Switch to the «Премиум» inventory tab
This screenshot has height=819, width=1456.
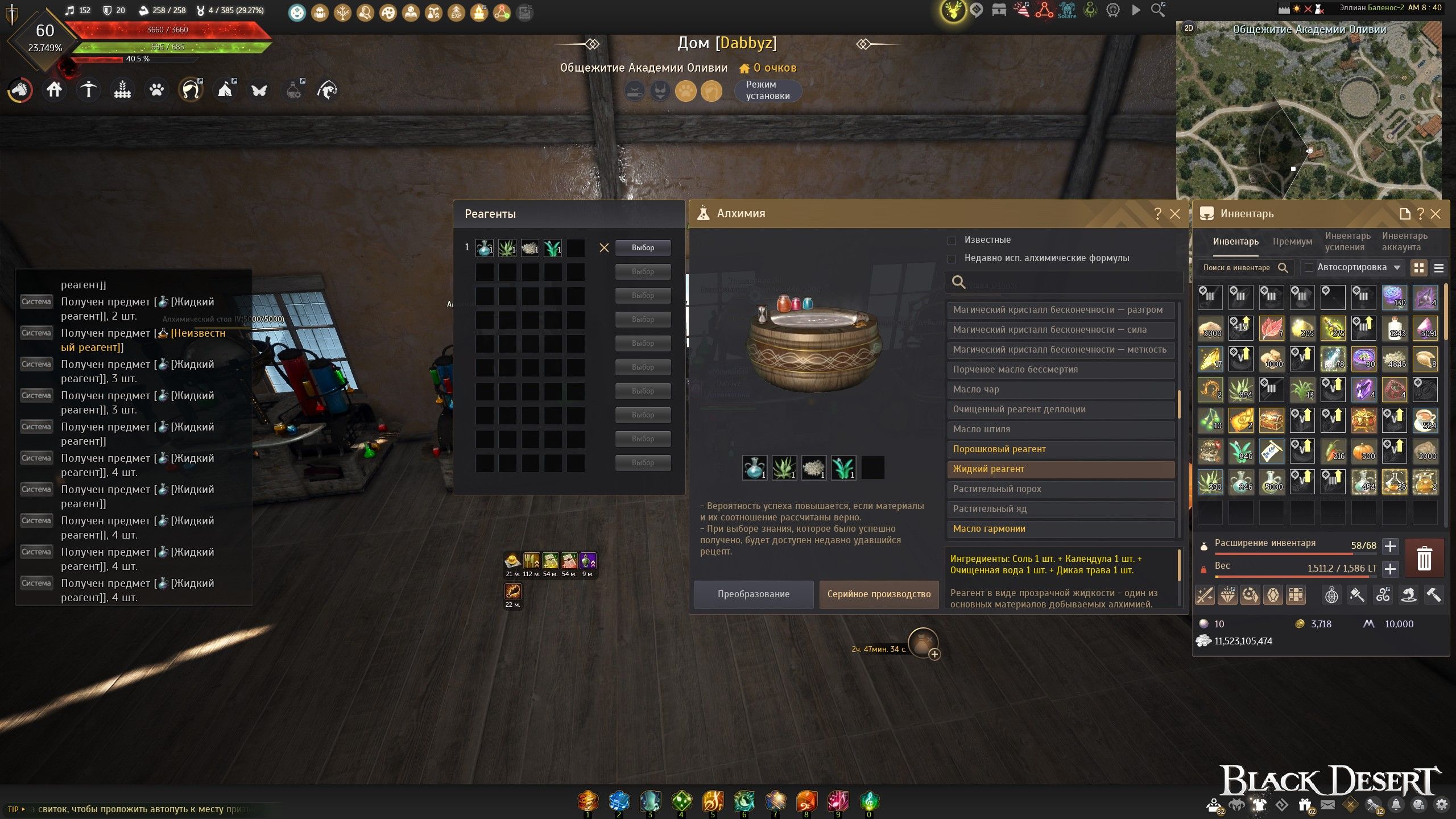(x=1292, y=242)
